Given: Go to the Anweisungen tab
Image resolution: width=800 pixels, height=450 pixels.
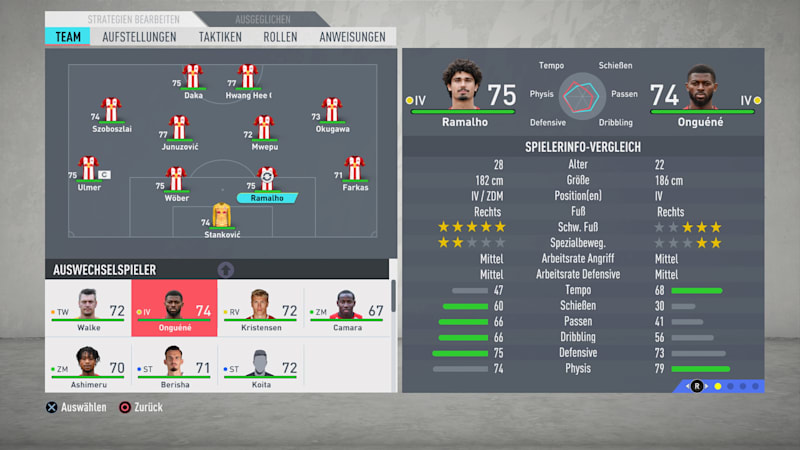Looking at the screenshot, I should click(x=352, y=36).
